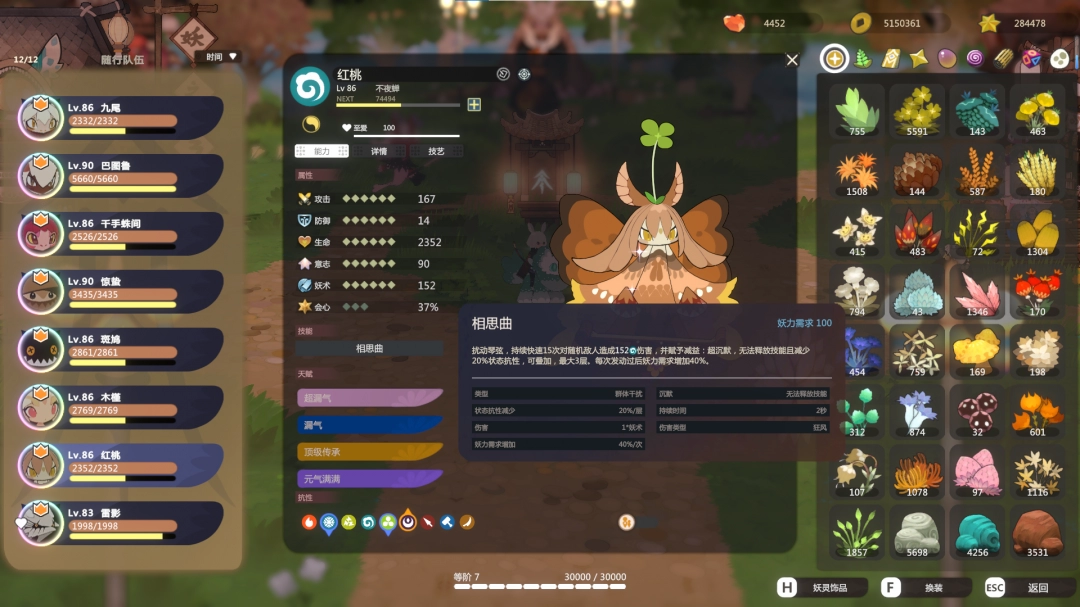Switch to the 详情 tab
The width and height of the screenshot is (1080, 607).
pos(379,151)
